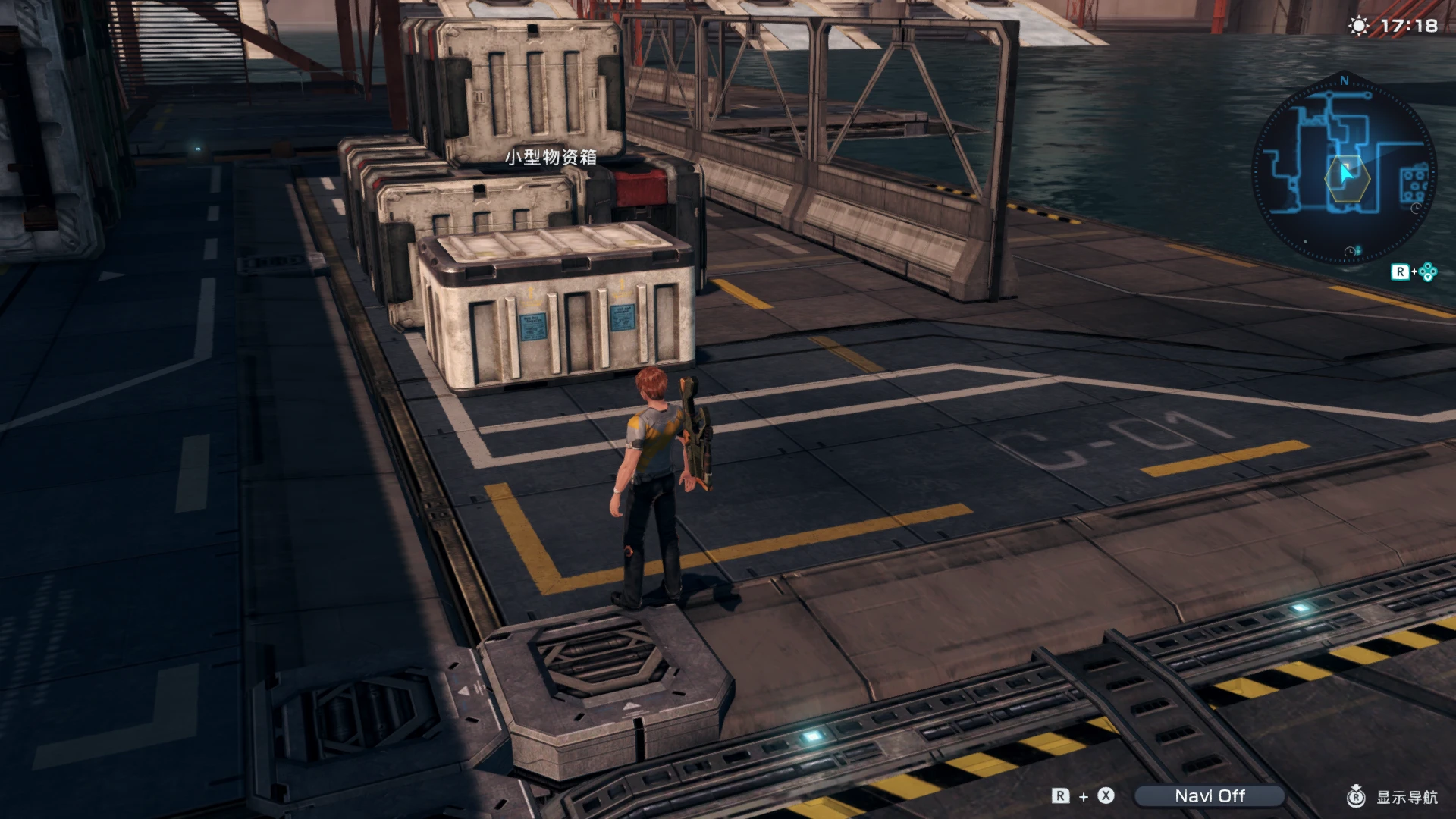Click the R shoulder button icon in the bottom bar
Viewport: 1456px width, 819px height.
click(1059, 796)
